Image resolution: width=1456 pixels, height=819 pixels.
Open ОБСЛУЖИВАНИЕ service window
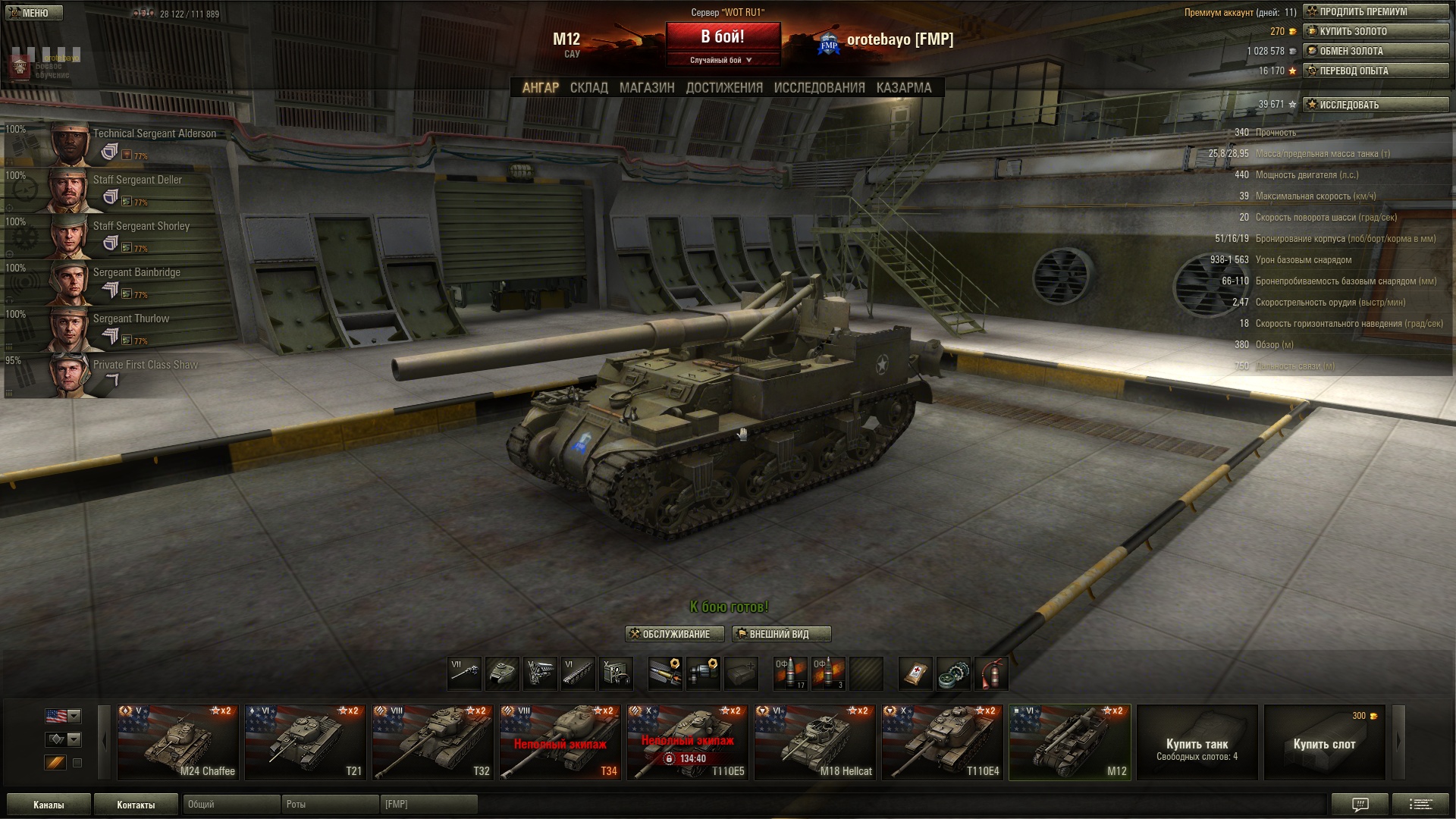675,634
